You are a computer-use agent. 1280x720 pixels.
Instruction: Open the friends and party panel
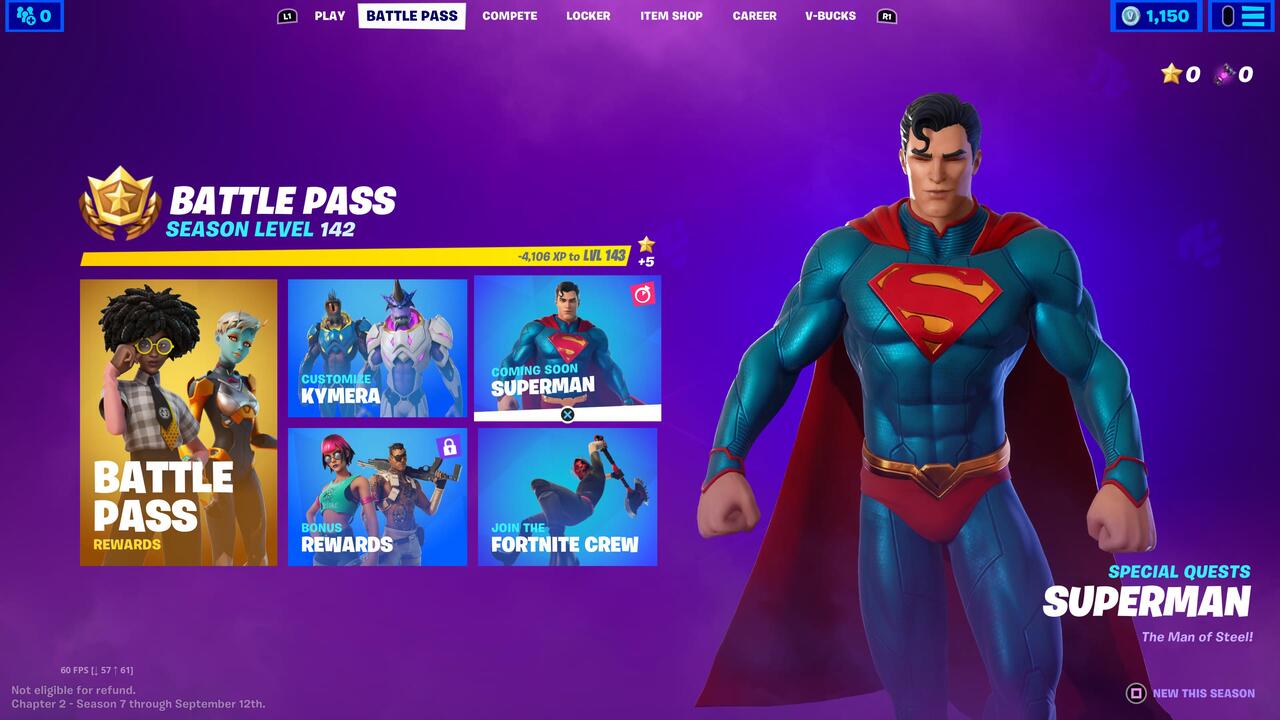tap(32, 16)
